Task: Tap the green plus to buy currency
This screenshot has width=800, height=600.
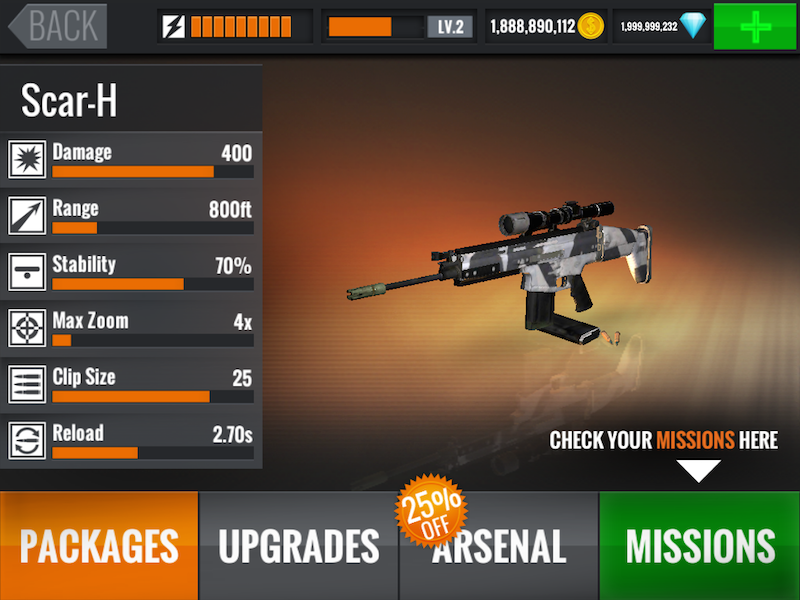Action: (755, 26)
